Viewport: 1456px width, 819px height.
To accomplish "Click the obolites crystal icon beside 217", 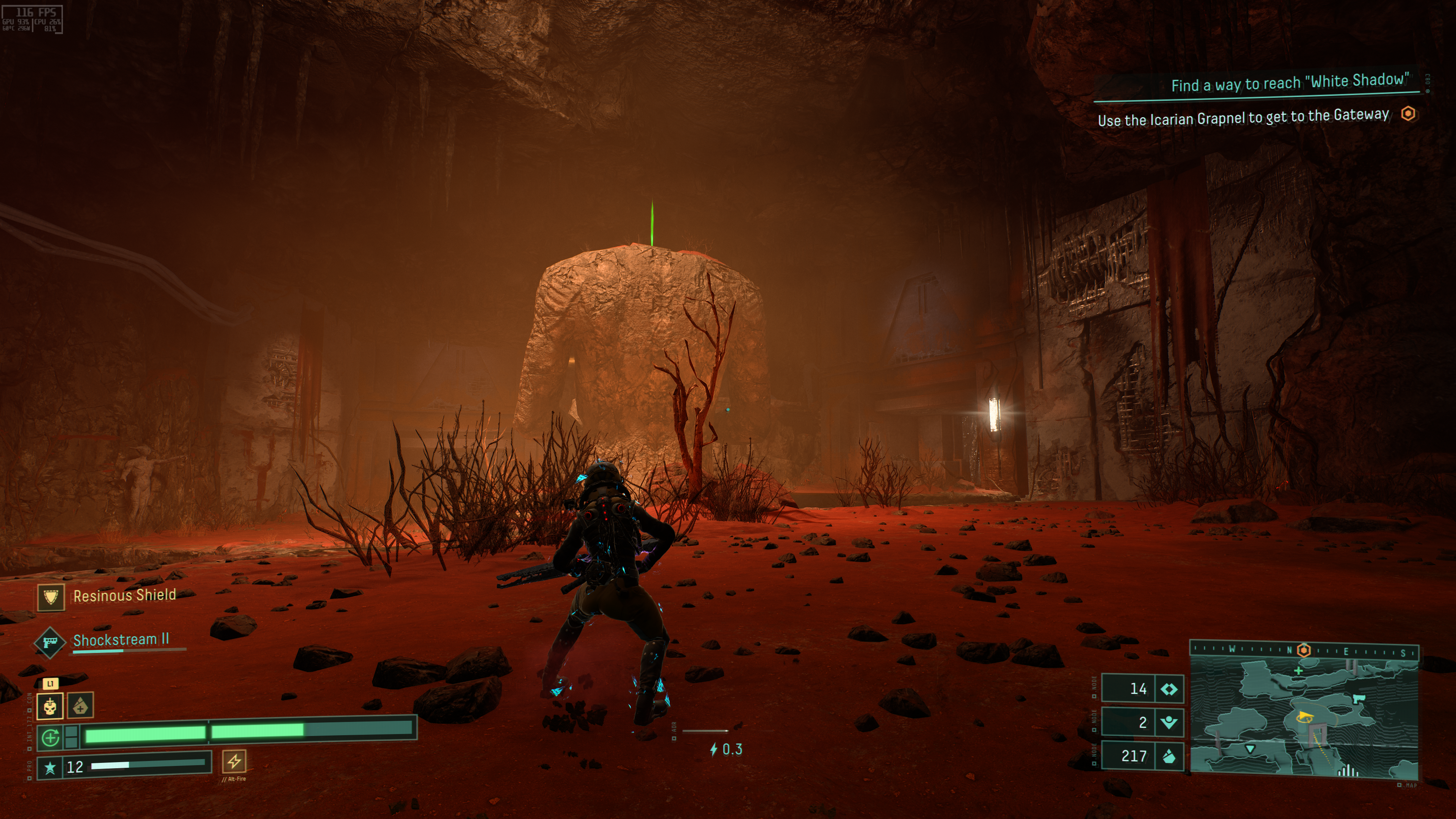I will pos(1168,756).
